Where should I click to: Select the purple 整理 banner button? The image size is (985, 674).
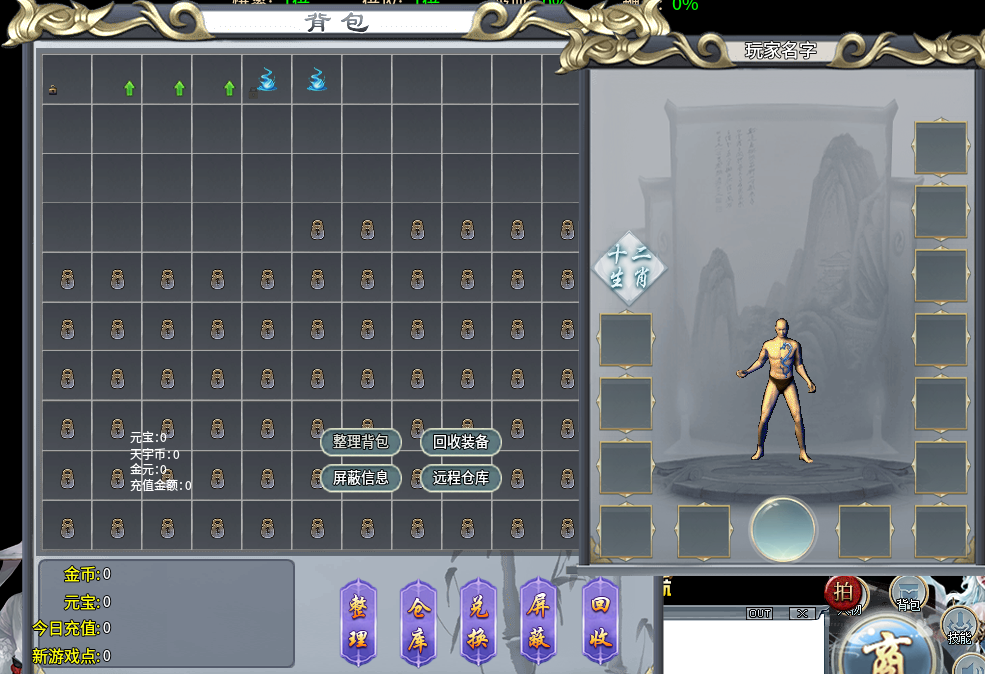pos(358,620)
